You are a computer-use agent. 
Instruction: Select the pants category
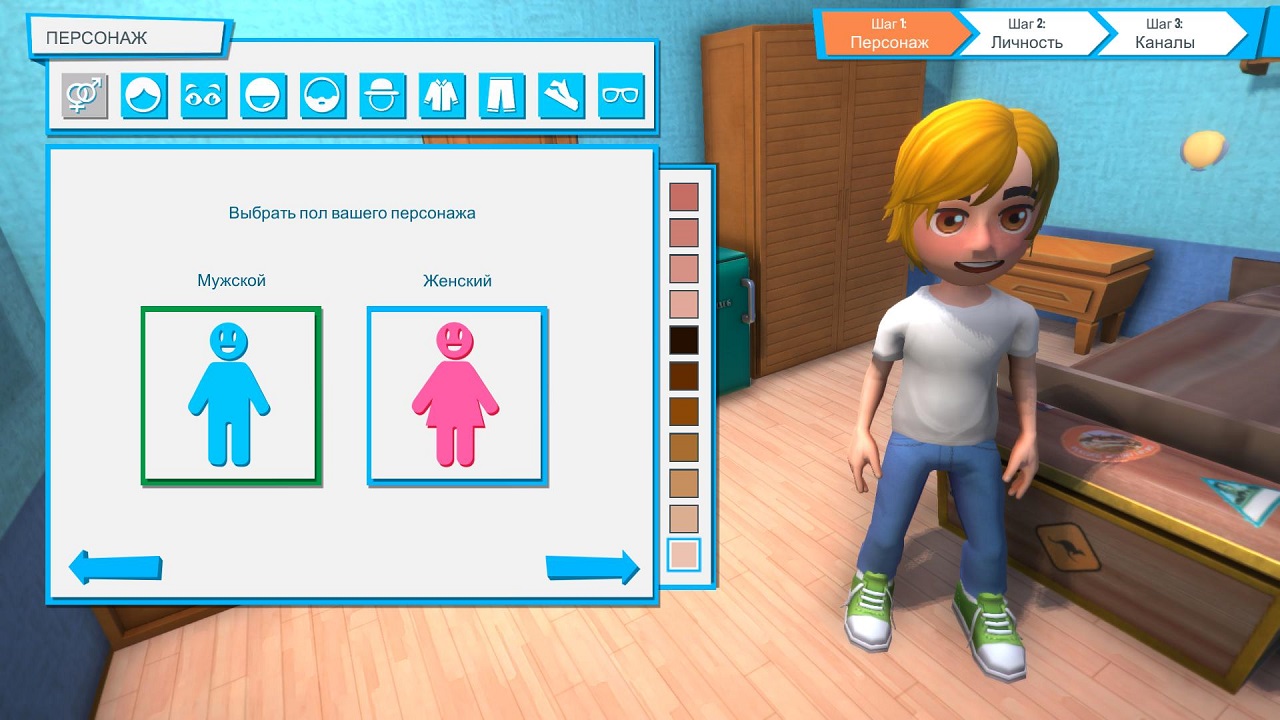click(x=502, y=96)
